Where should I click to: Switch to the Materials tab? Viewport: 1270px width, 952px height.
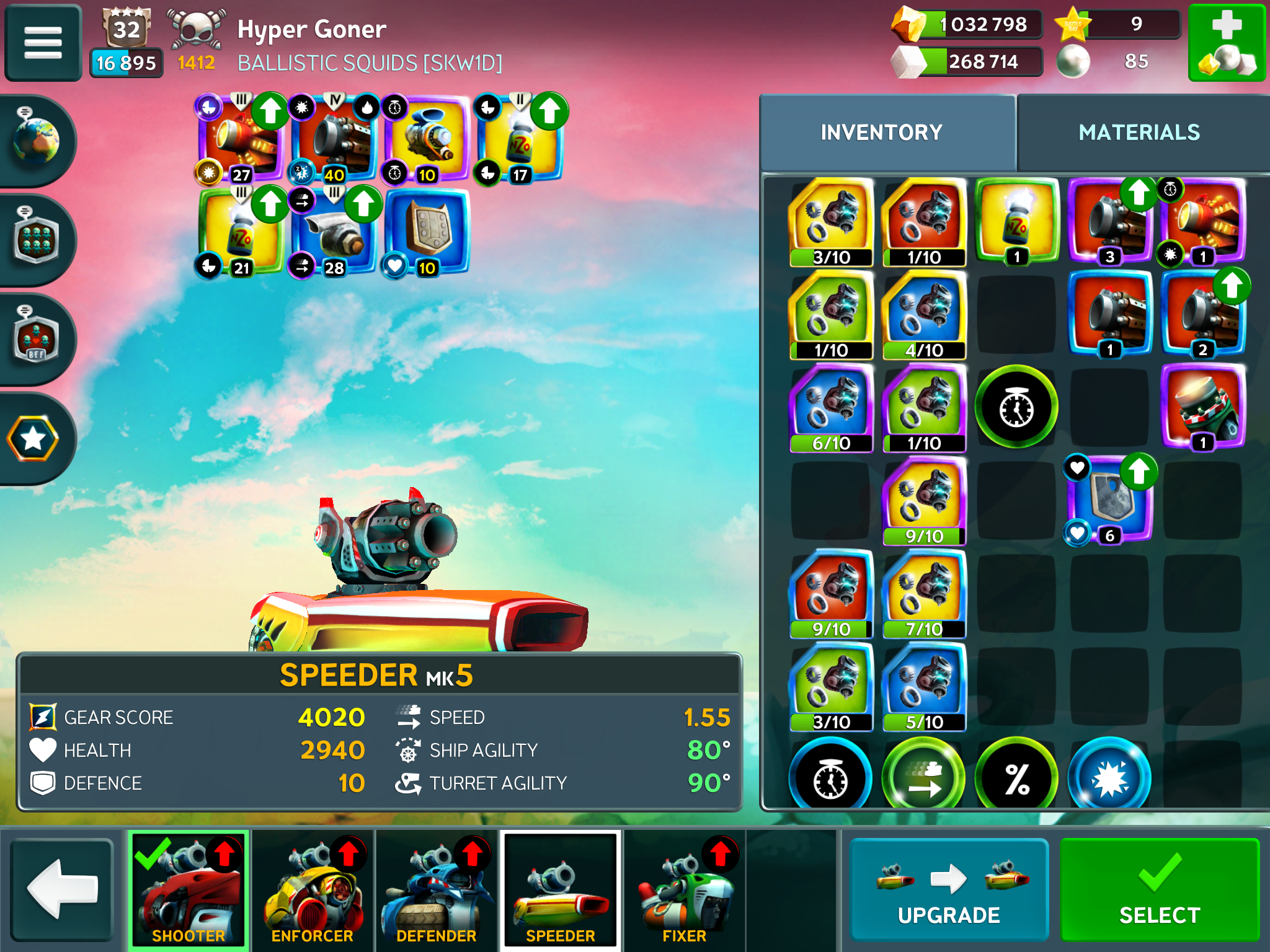coord(1139,133)
